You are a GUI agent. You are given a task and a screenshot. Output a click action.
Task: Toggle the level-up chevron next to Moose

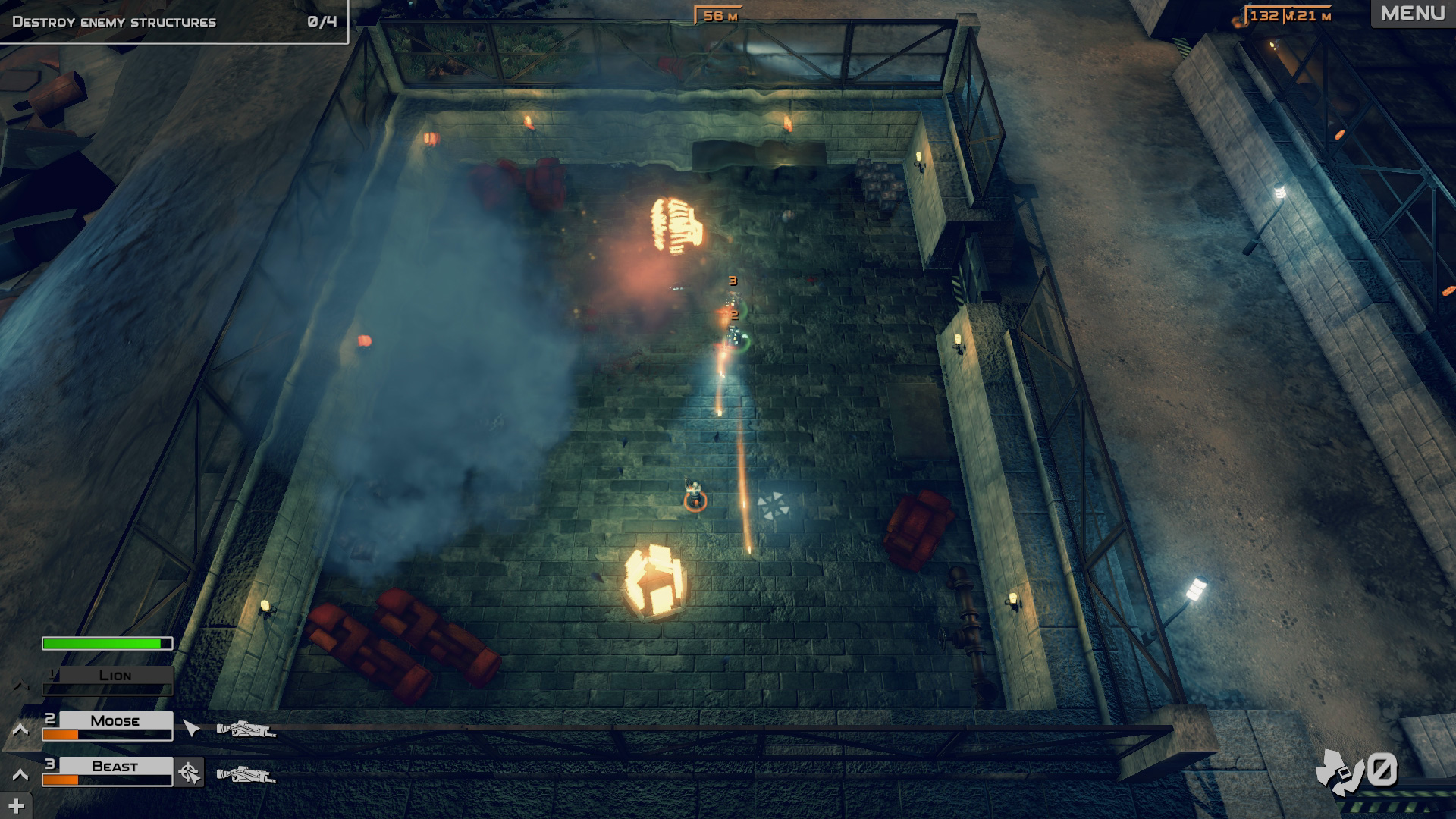click(x=20, y=730)
